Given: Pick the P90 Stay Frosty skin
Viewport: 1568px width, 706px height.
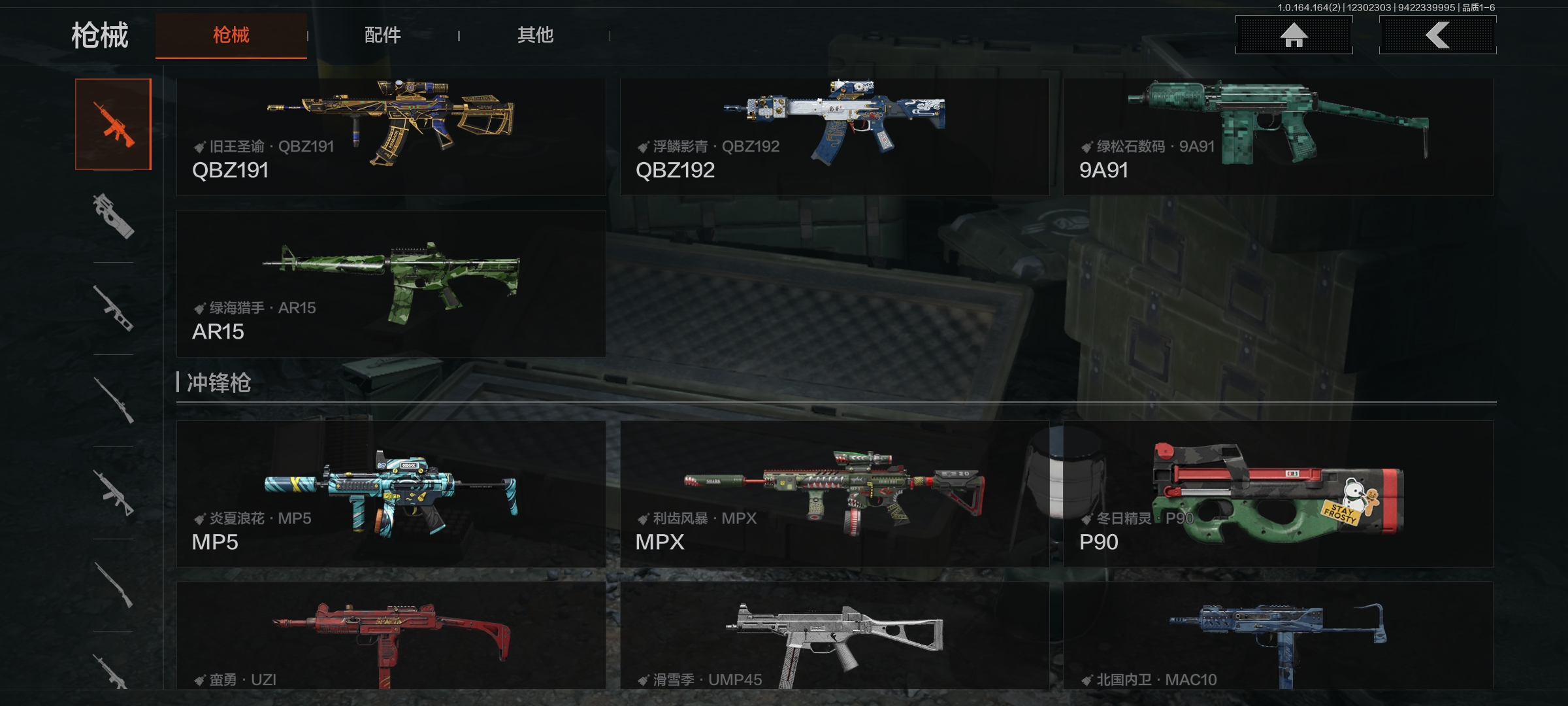Looking at the screenshot, I should 1278,494.
